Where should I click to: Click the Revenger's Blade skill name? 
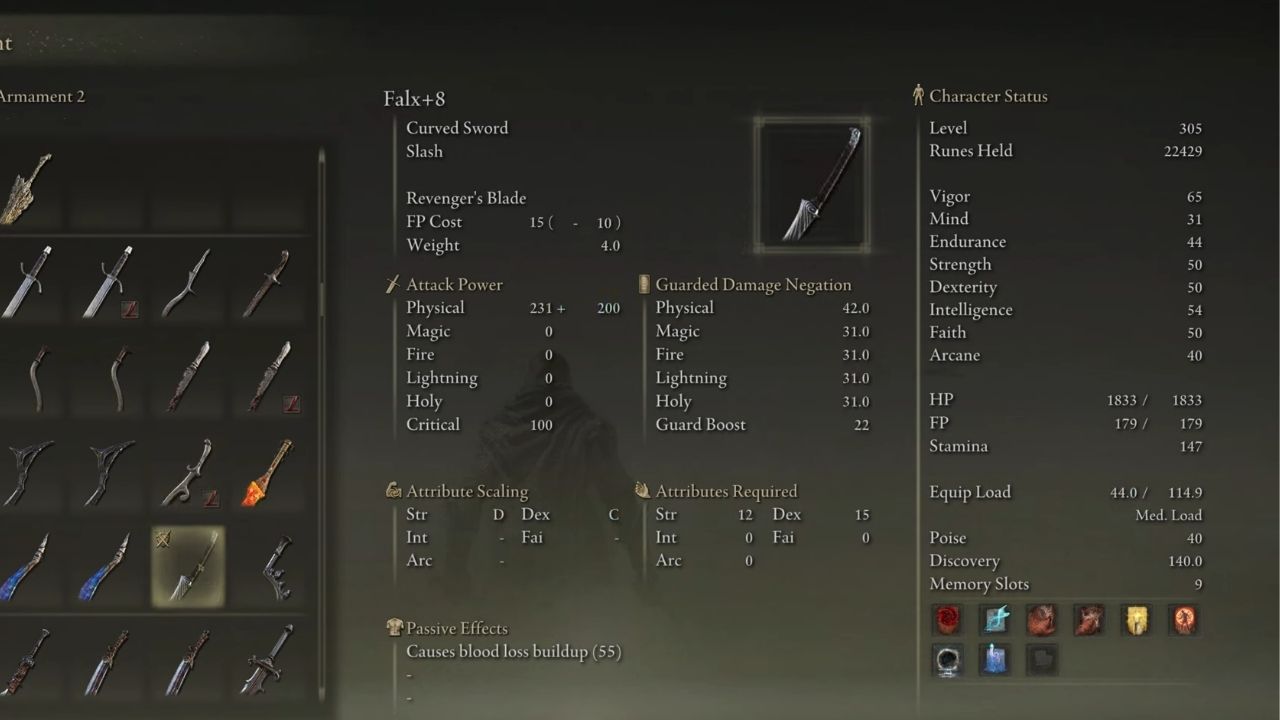coord(466,197)
